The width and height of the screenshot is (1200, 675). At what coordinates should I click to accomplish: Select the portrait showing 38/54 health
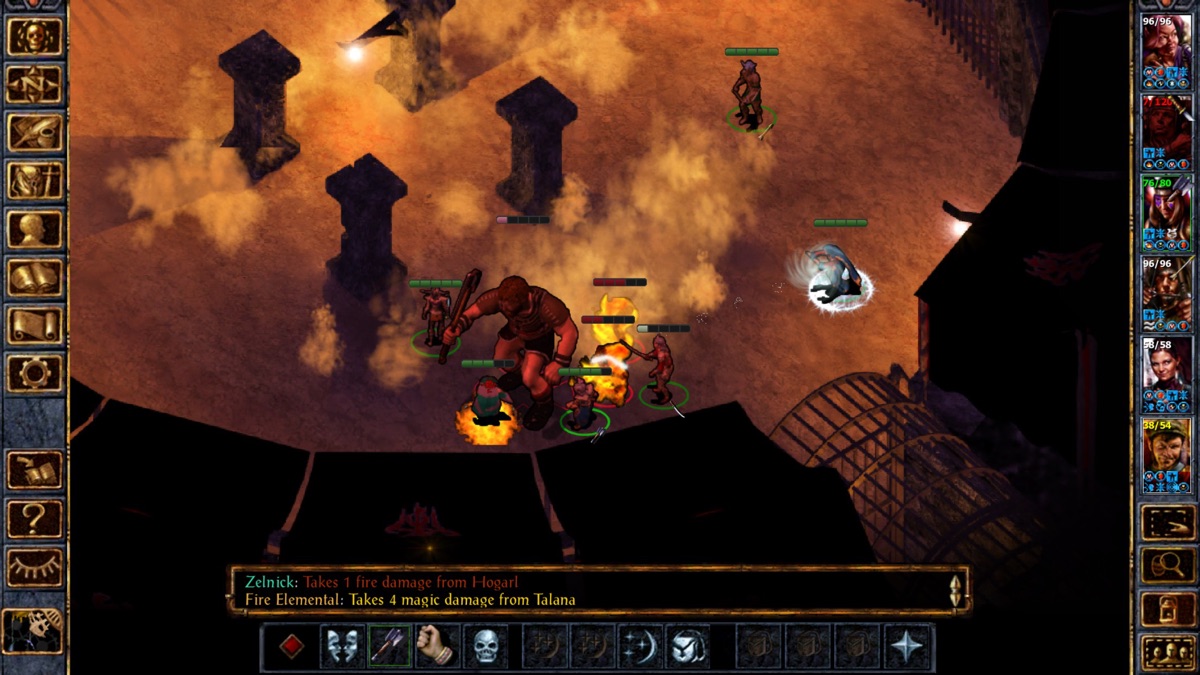1167,455
